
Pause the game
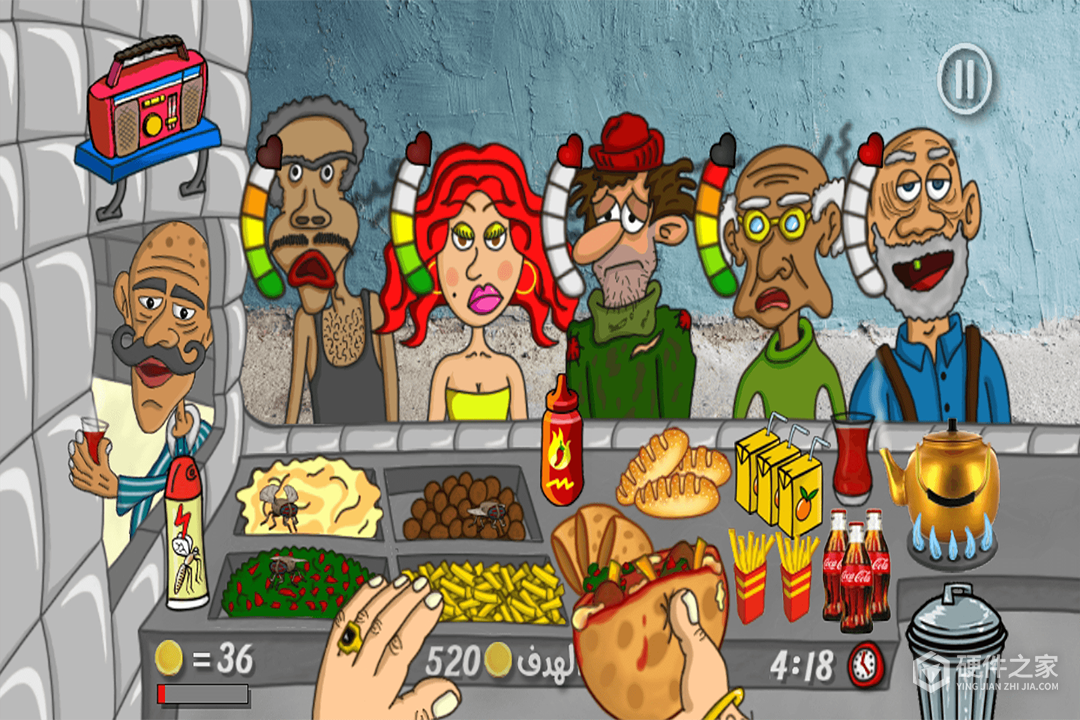[964, 79]
